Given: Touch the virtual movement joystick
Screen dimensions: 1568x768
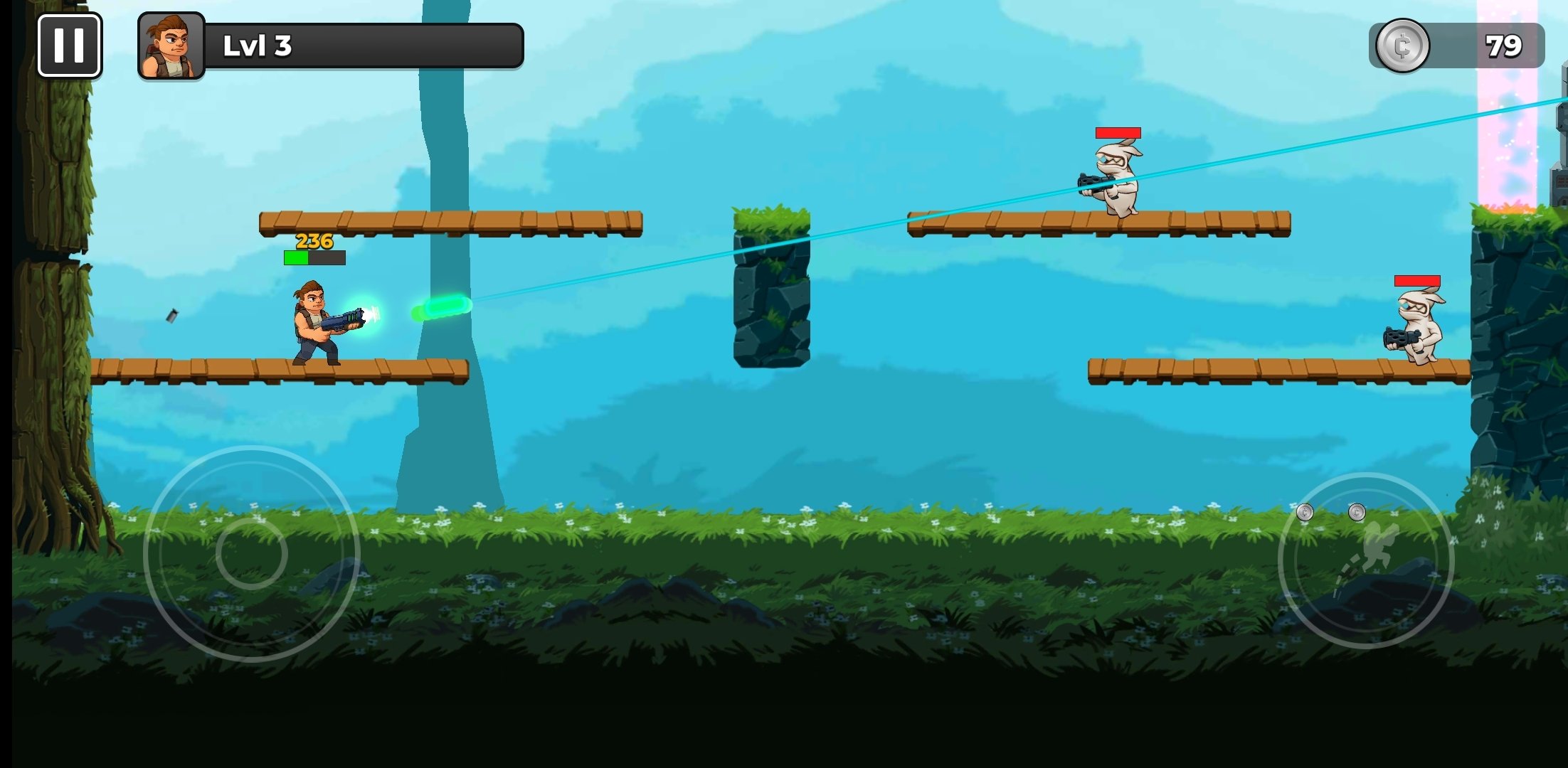Looking at the screenshot, I should tap(251, 553).
